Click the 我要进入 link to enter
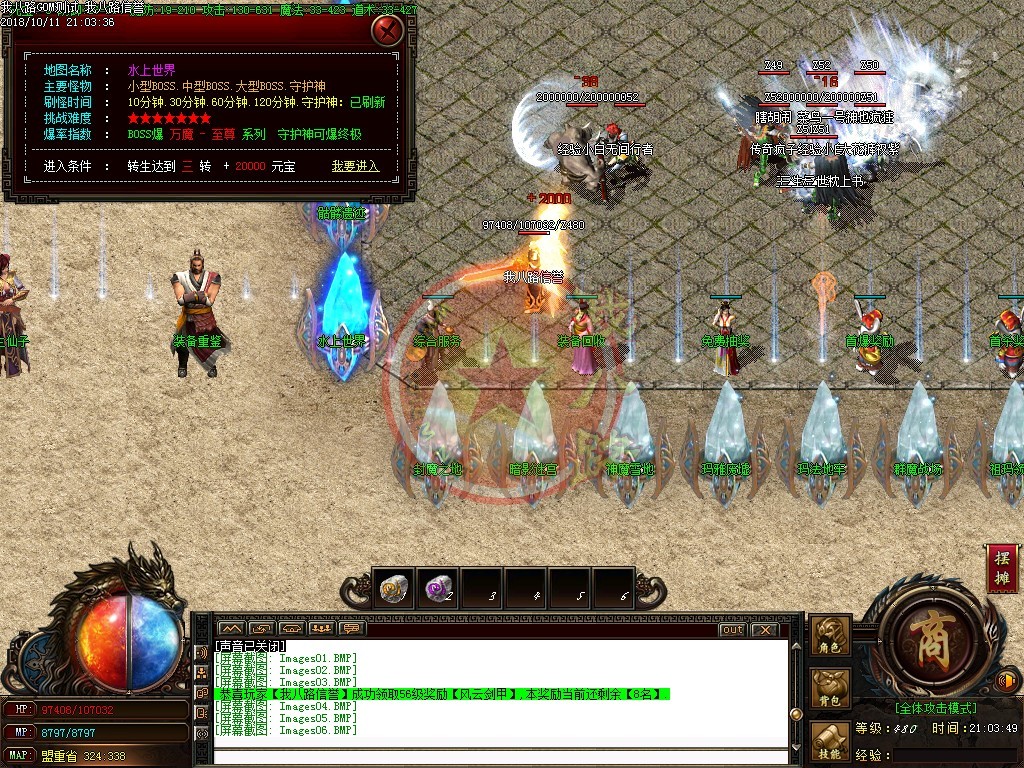1024x768 pixels. (356, 166)
